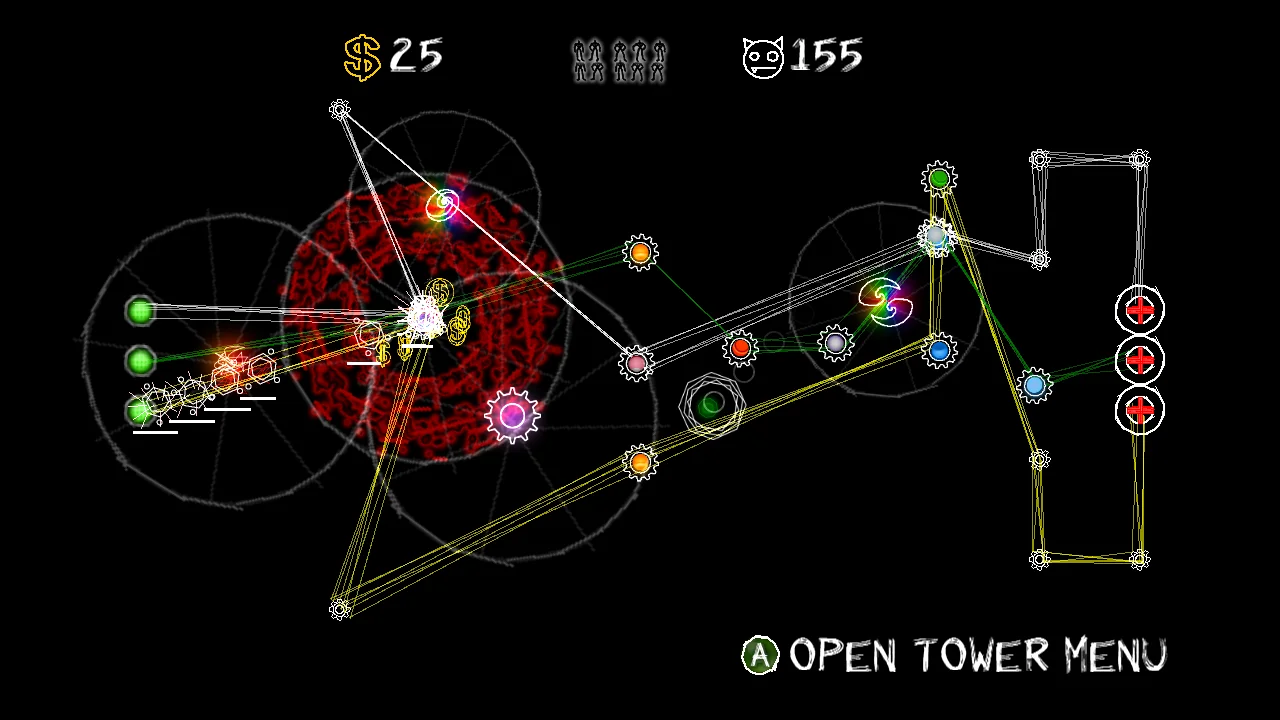1280x720 pixels.
Task: Click the devil face score icon
Action: tap(762, 56)
